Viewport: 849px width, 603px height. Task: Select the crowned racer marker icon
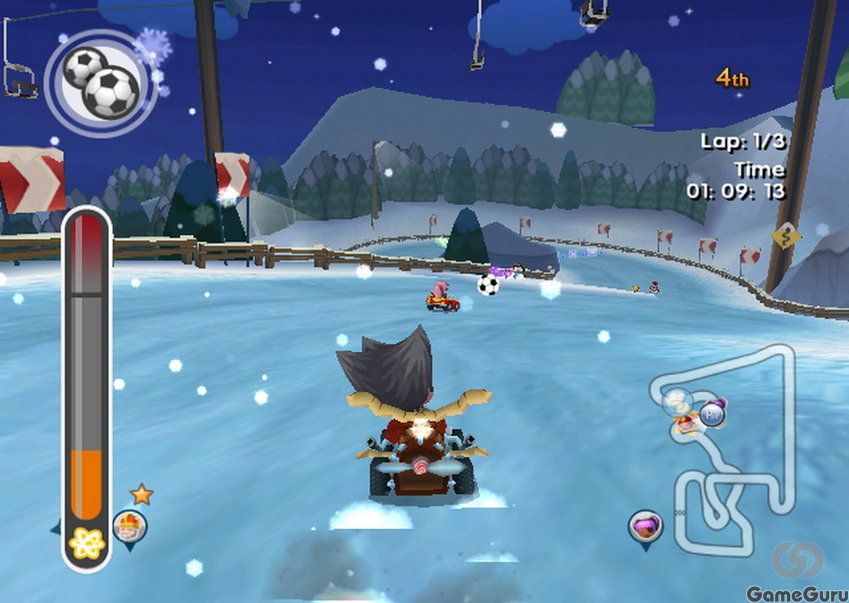point(129,526)
